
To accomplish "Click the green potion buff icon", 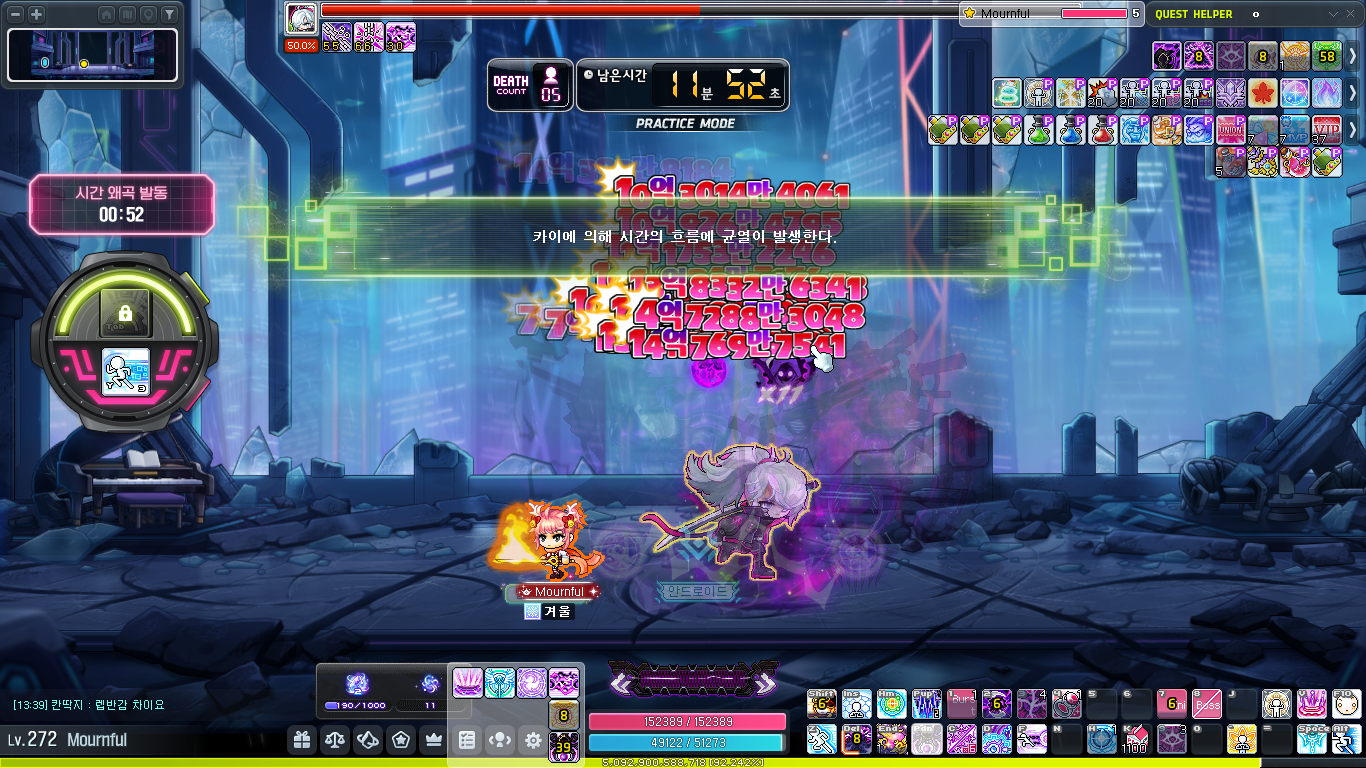I will [1038, 130].
